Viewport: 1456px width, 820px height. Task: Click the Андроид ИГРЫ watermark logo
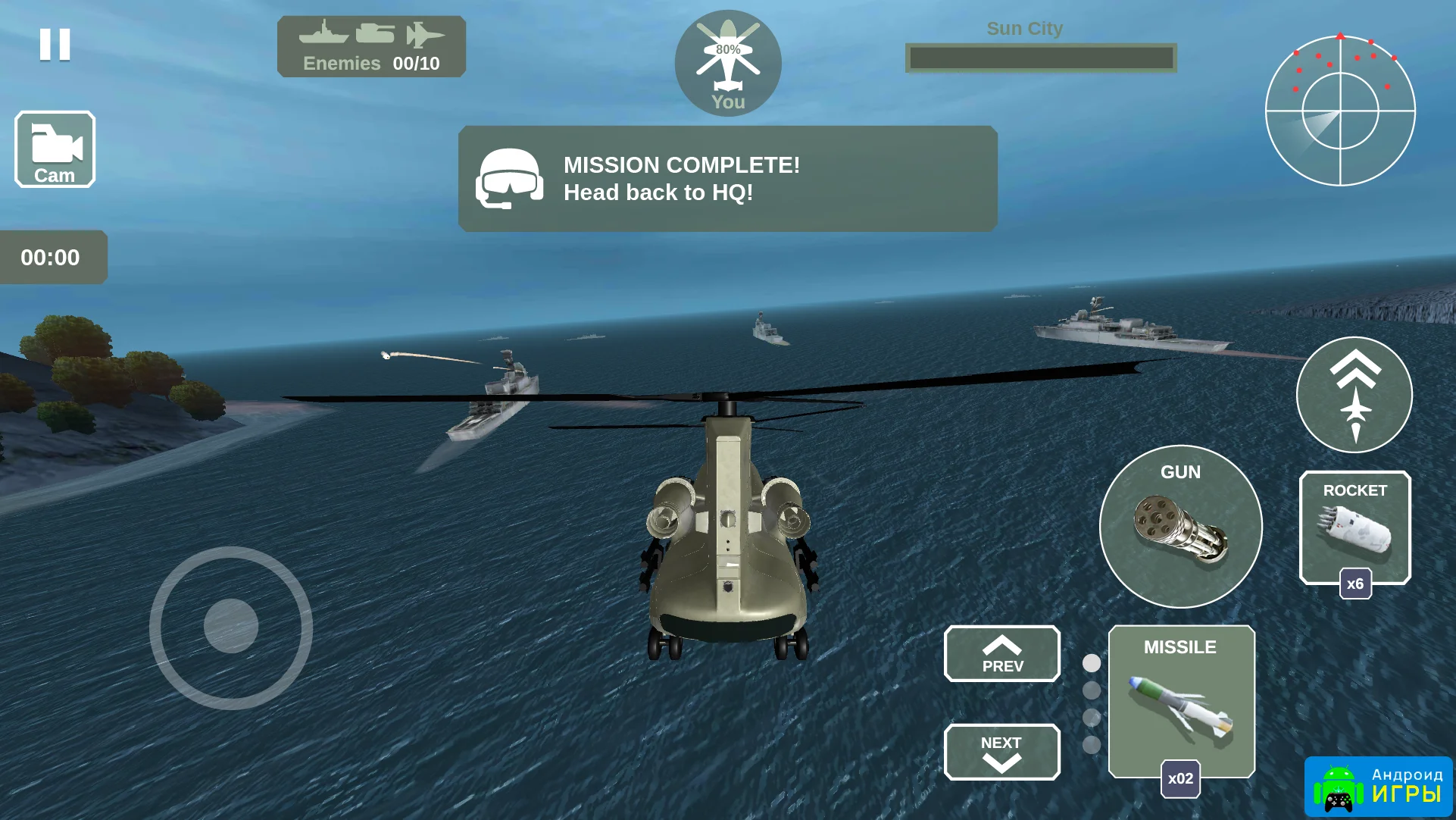click(1379, 787)
